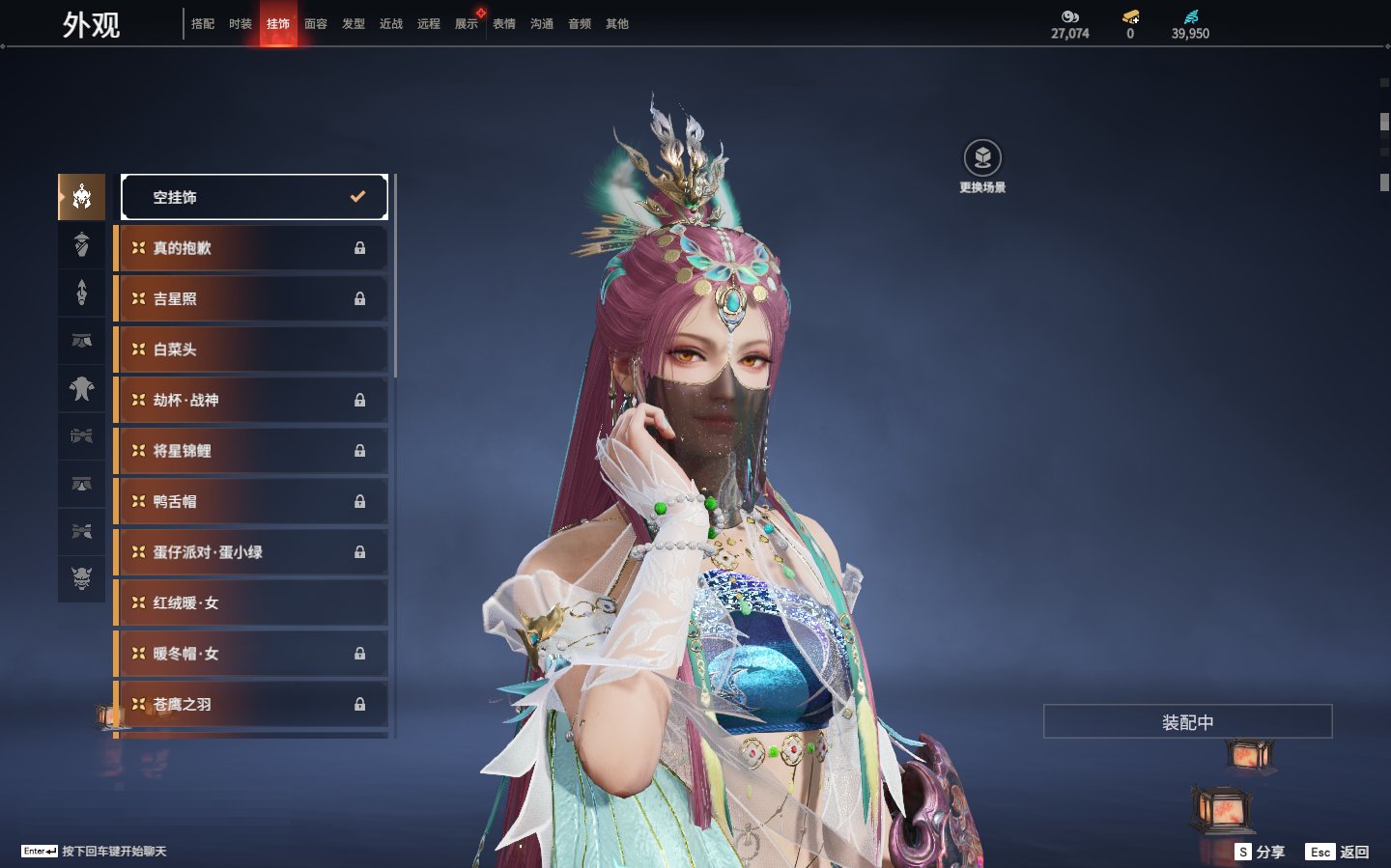Viewport: 1391px width, 868px height.
Task: Open the 其他 tab
Action: (x=617, y=24)
